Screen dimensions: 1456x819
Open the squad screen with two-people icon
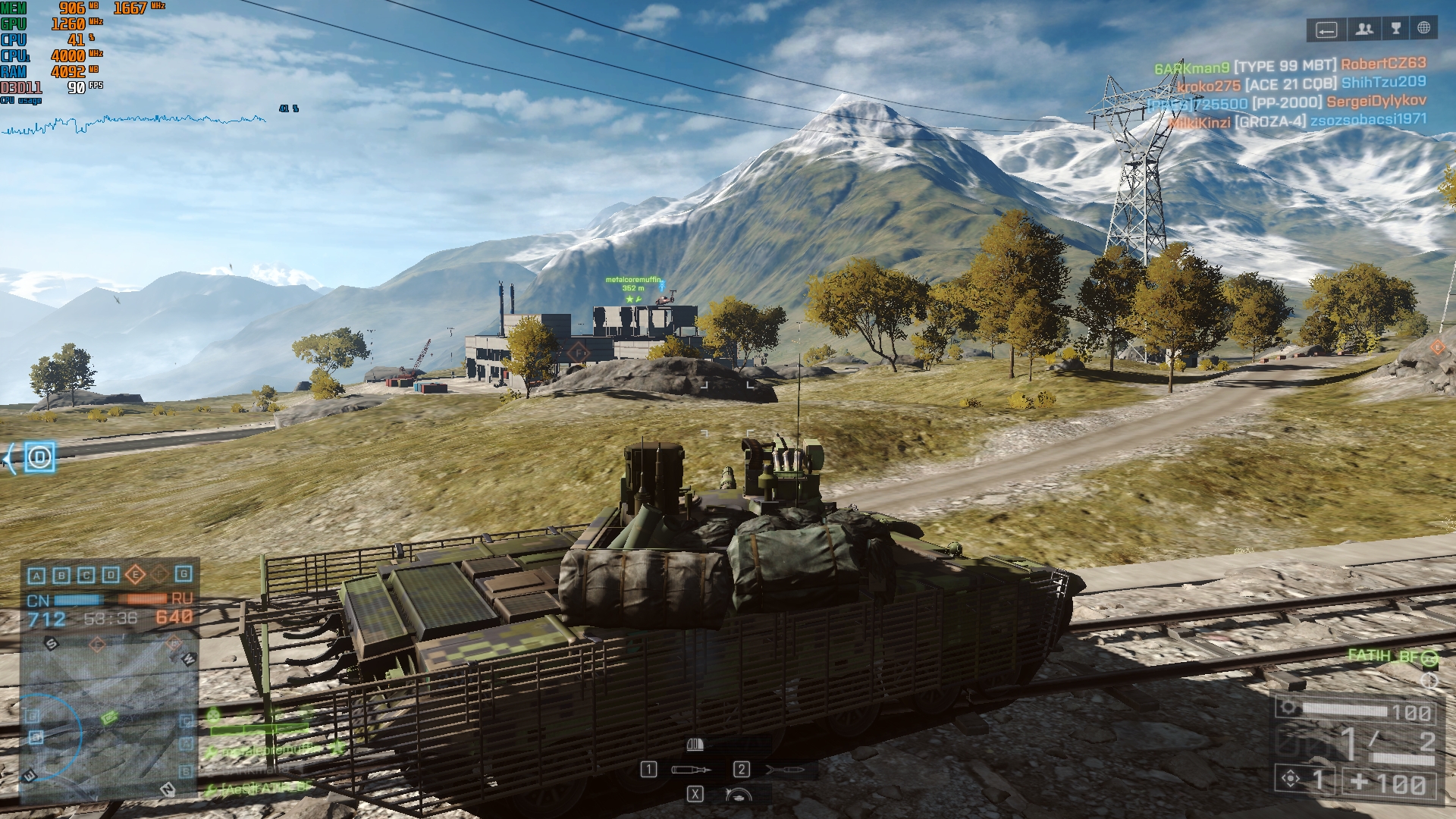pos(1364,30)
